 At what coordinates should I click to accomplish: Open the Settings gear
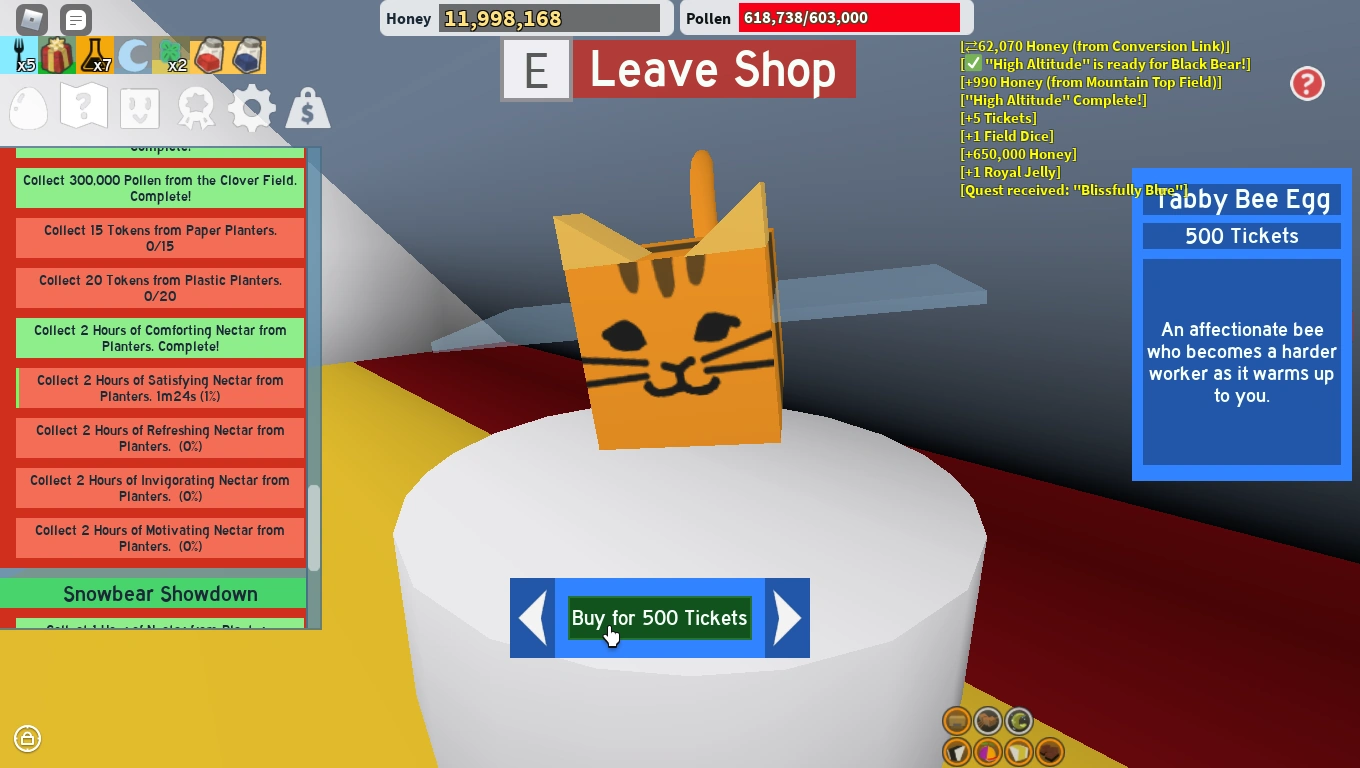(x=251, y=107)
